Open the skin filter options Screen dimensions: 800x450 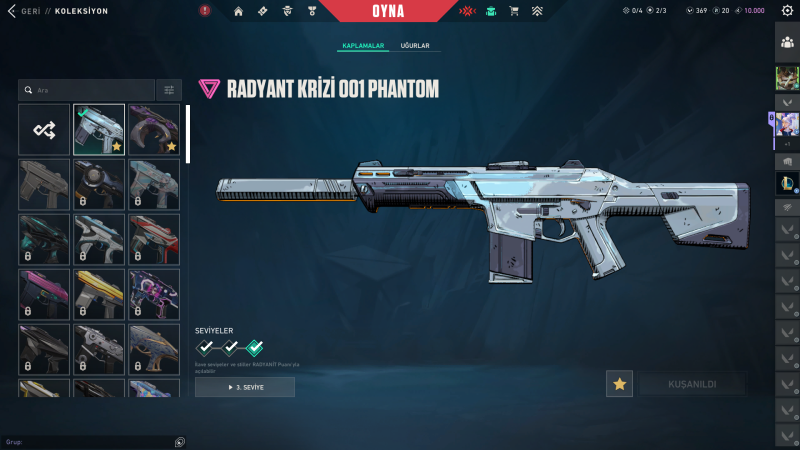coord(169,90)
